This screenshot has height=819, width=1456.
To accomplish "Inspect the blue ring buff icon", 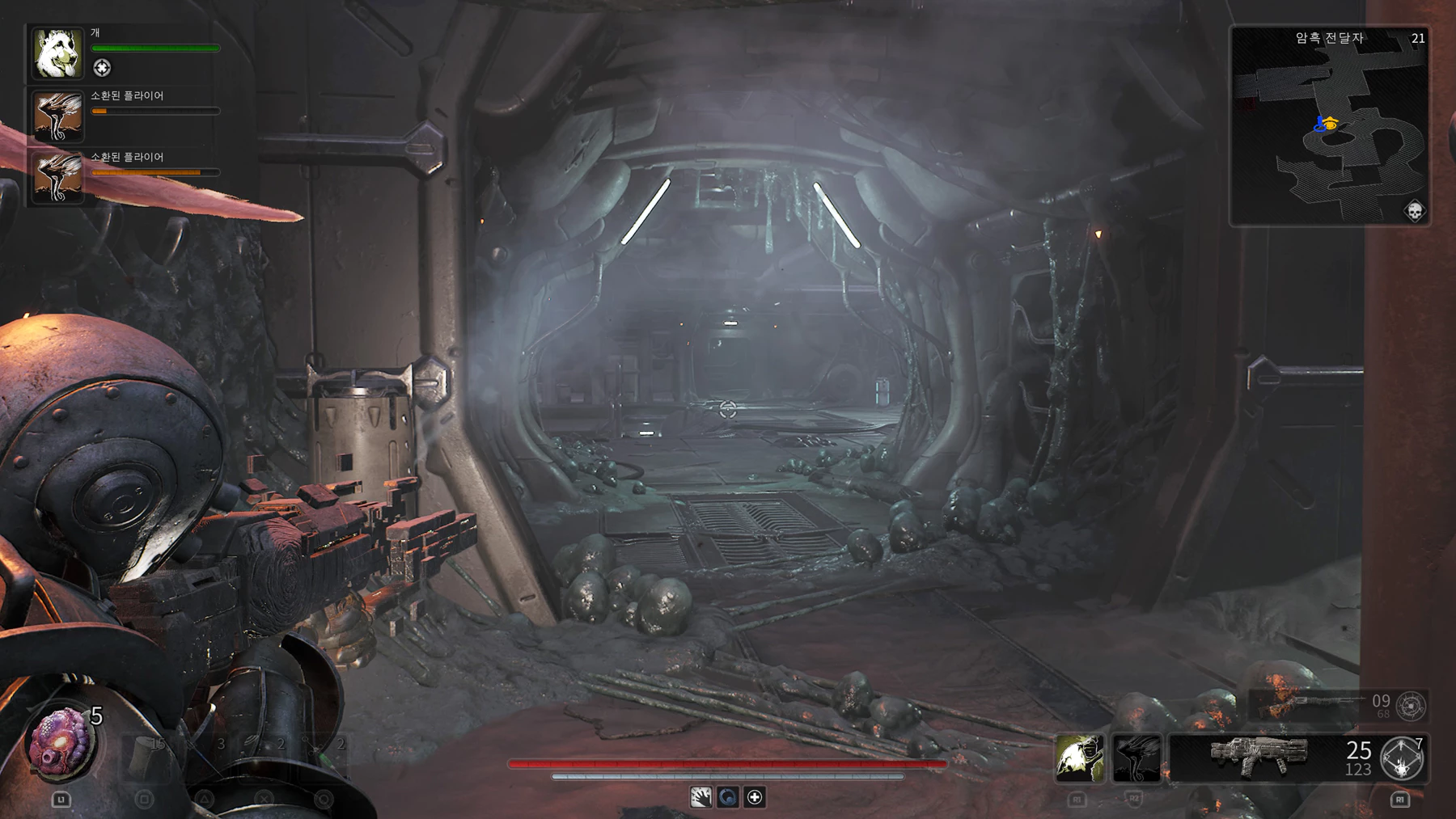I will coord(727,797).
